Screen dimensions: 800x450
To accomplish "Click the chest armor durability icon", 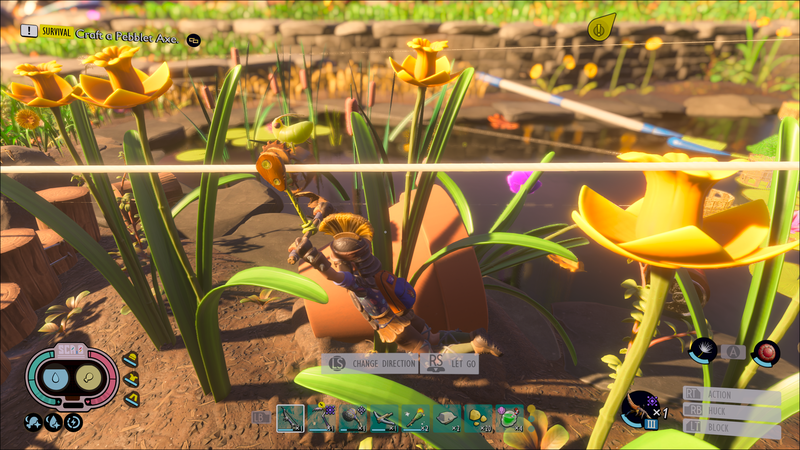I will coord(131,379).
